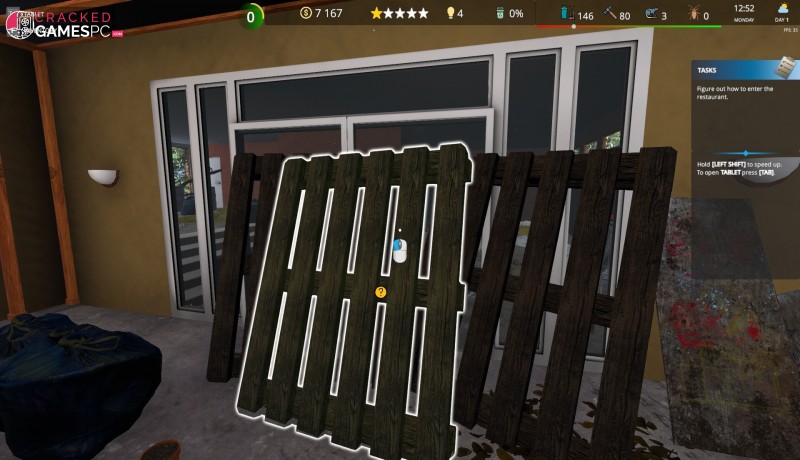Click the green level badge showing 0
This screenshot has height=460, width=800.
point(253,15)
